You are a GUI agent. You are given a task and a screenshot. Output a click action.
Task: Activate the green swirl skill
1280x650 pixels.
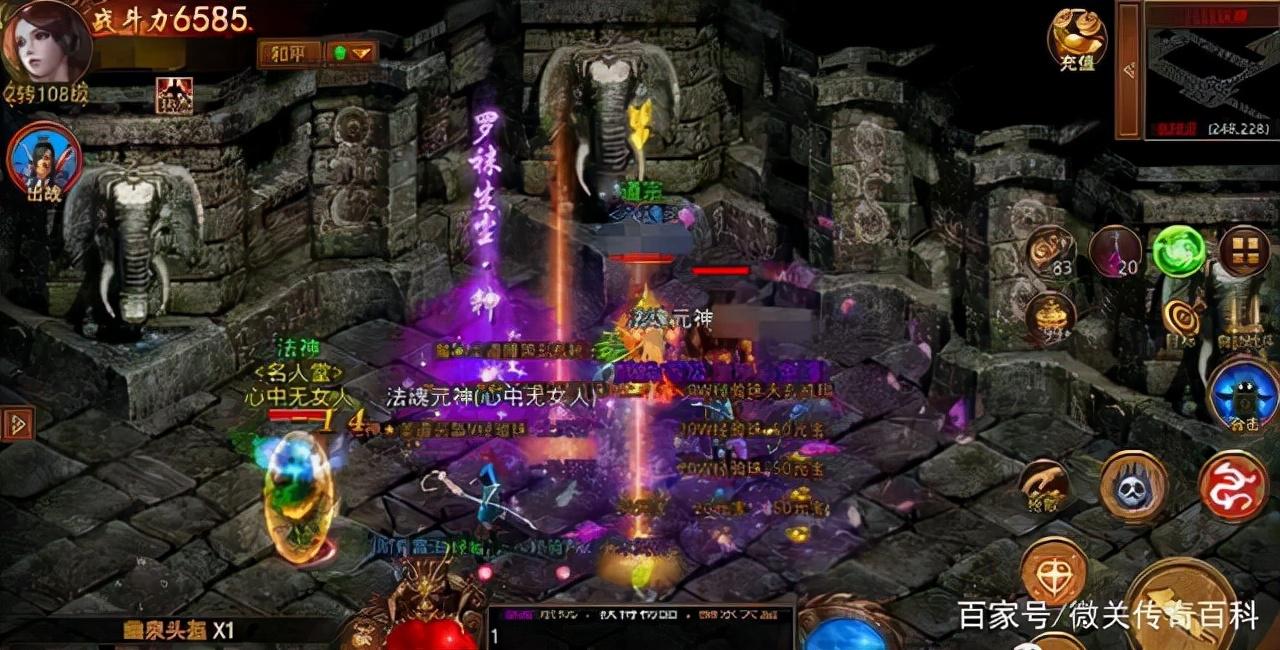pos(1179,250)
